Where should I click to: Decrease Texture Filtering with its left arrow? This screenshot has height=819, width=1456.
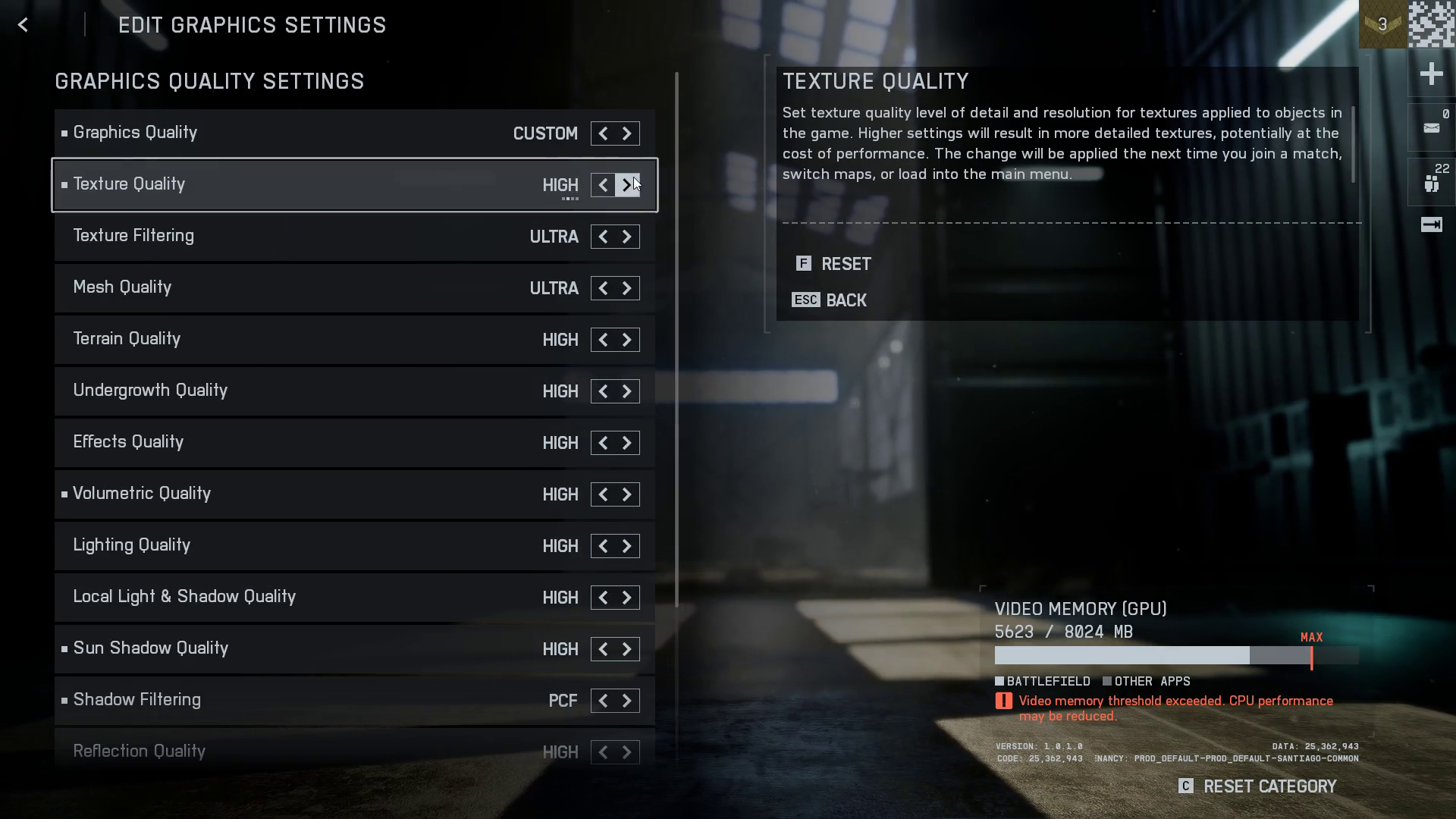[603, 237]
